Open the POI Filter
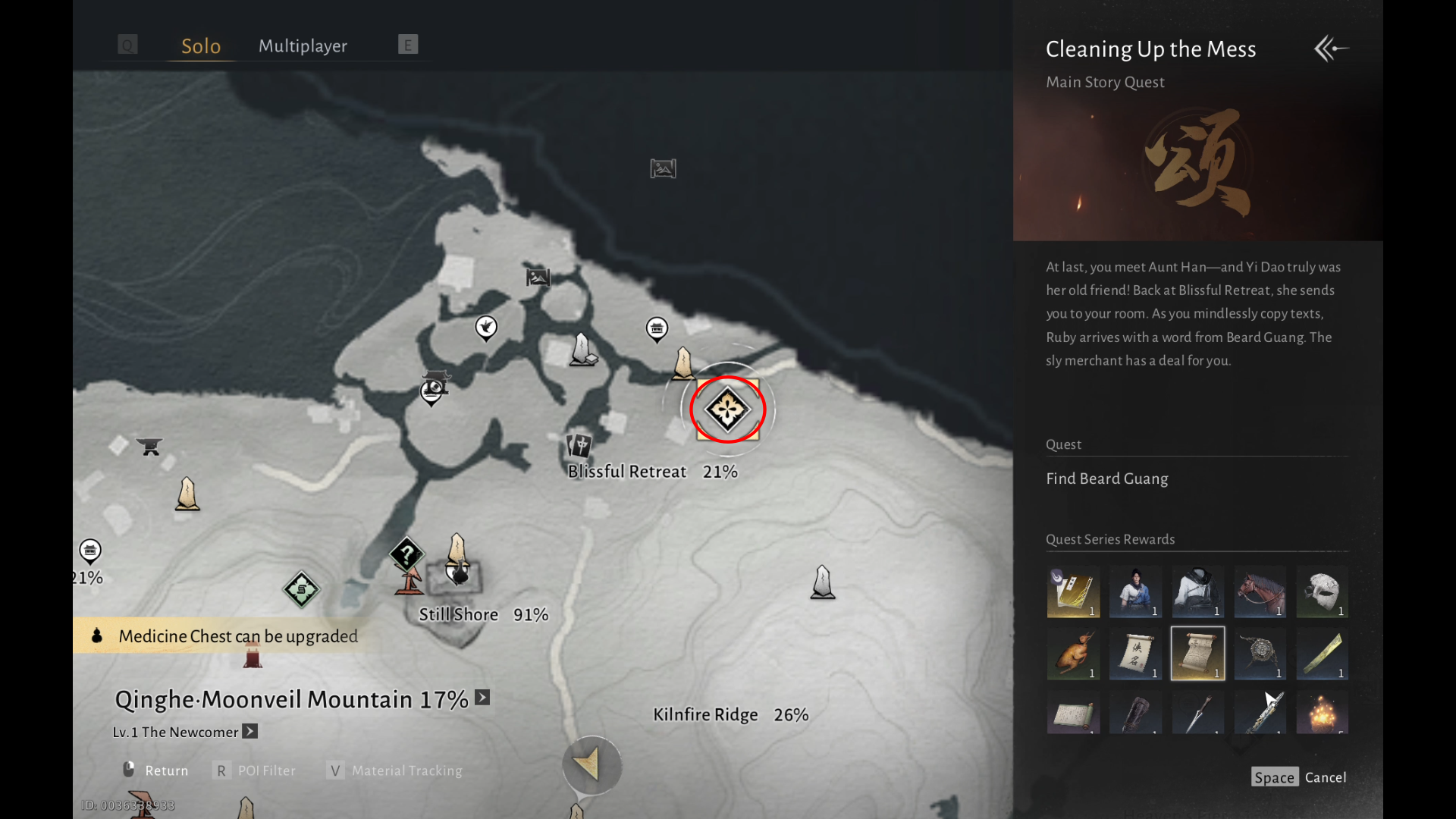Viewport: 1456px width, 819px height. coord(256,770)
